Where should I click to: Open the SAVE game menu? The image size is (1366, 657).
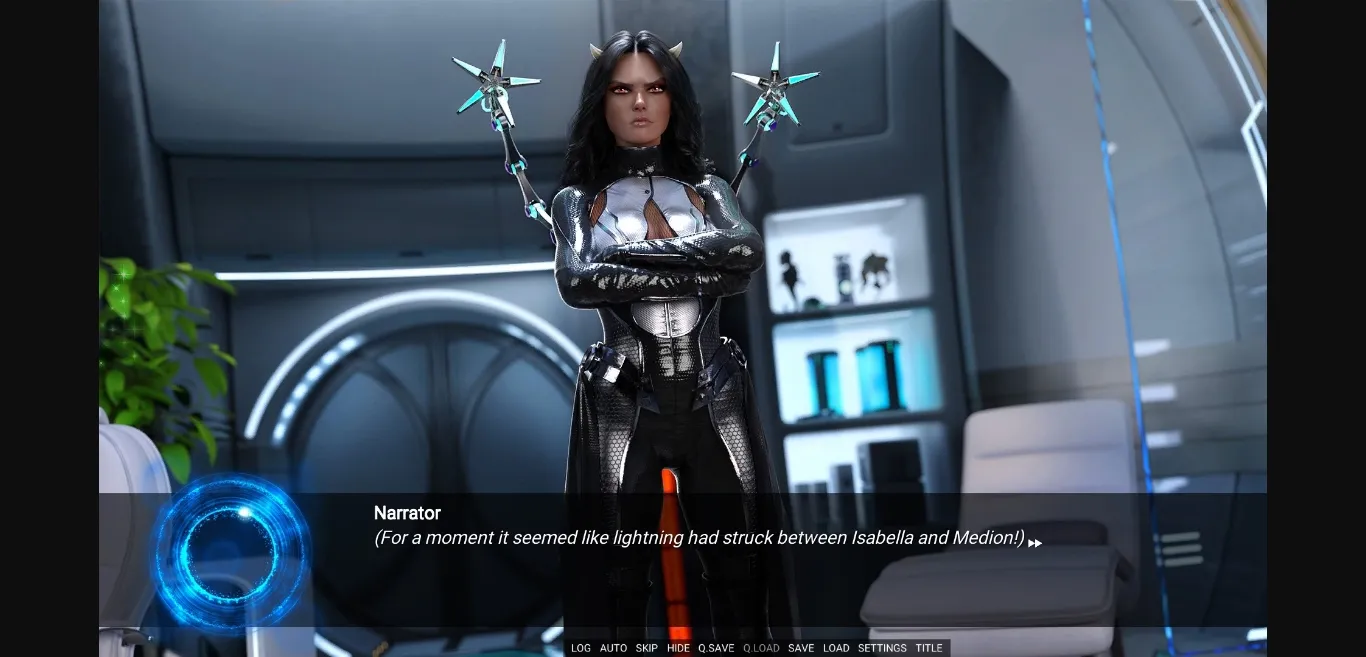pos(801,648)
